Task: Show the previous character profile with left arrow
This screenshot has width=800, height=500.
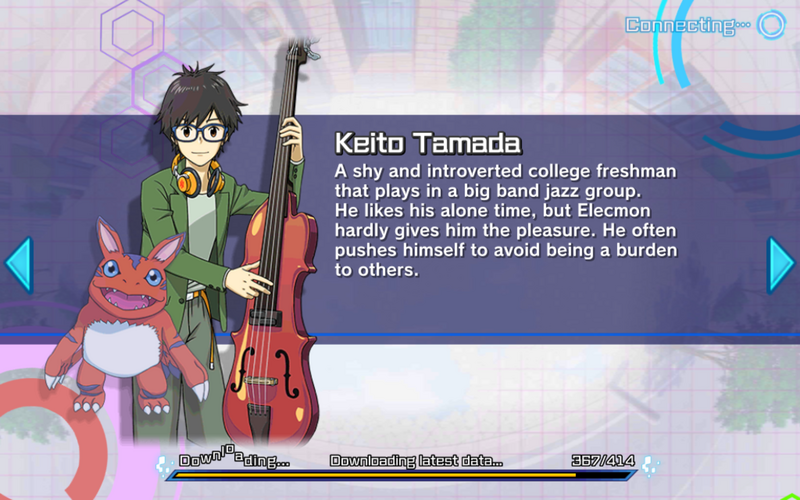Action: pos(18,264)
